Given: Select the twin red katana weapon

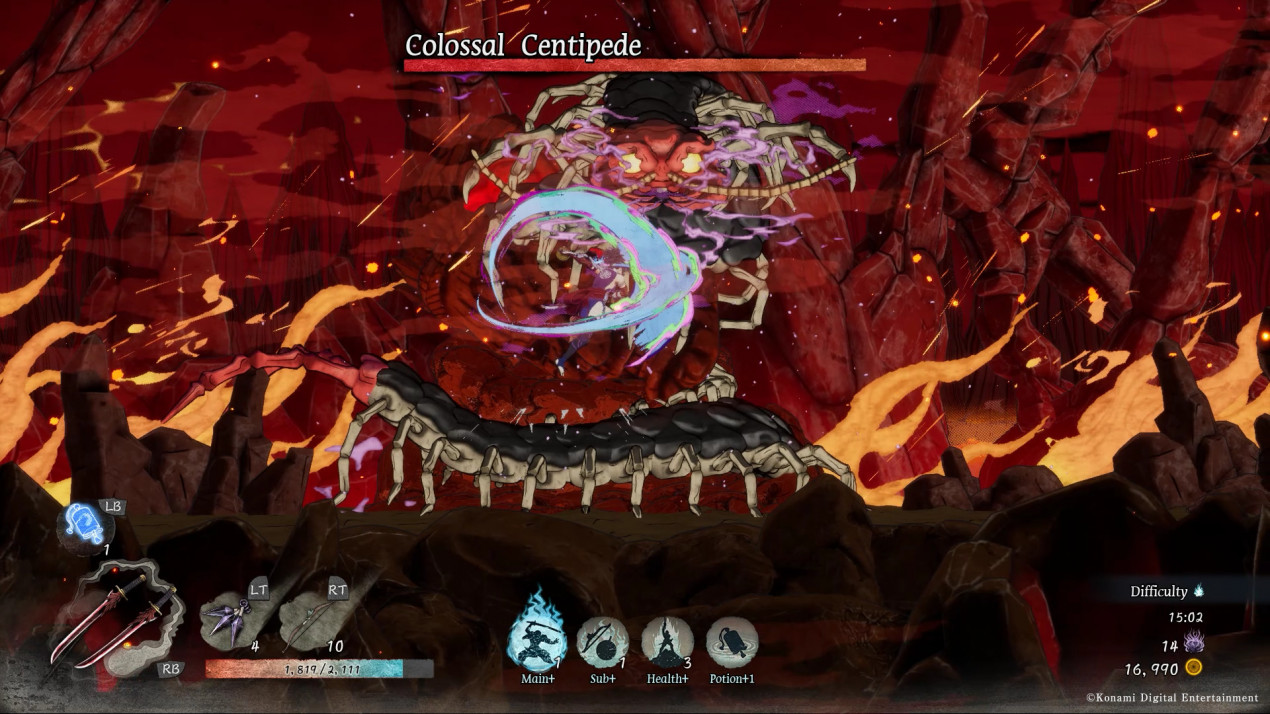Looking at the screenshot, I should click(x=114, y=622).
